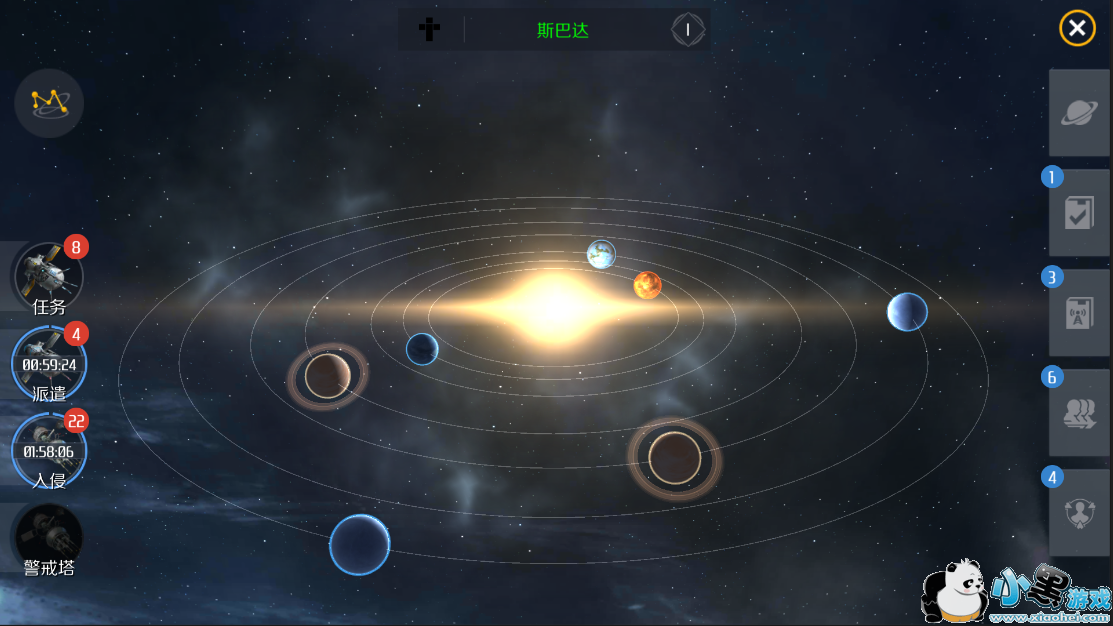1113x626 pixels.
Task: Switch to the three-people group tab
Action: [1079, 413]
